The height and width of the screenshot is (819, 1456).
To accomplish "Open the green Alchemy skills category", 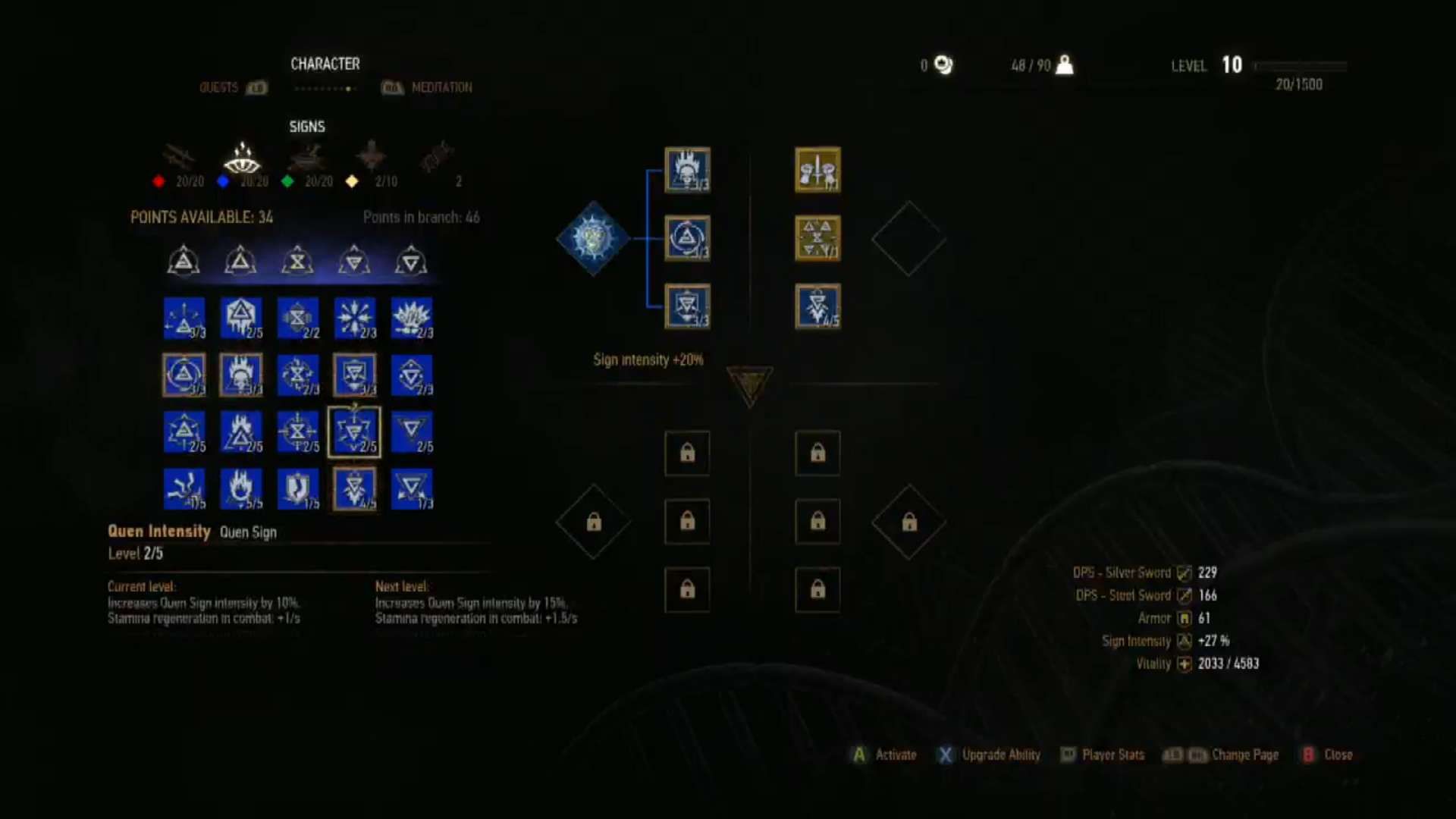I will tap(309, 159).
